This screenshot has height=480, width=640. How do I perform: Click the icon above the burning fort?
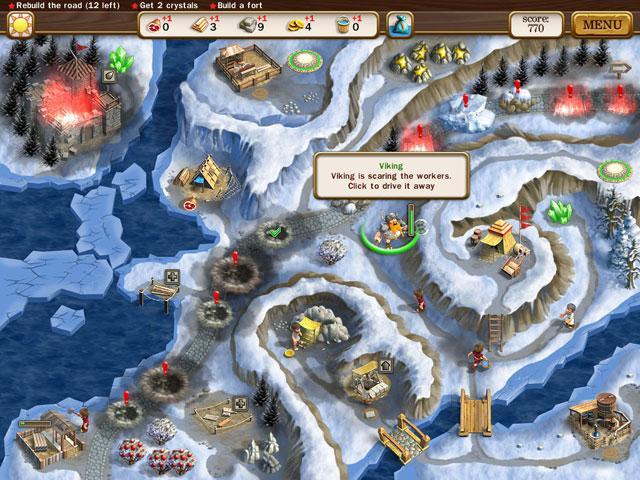pyautogui.click(x=109, y=75)
